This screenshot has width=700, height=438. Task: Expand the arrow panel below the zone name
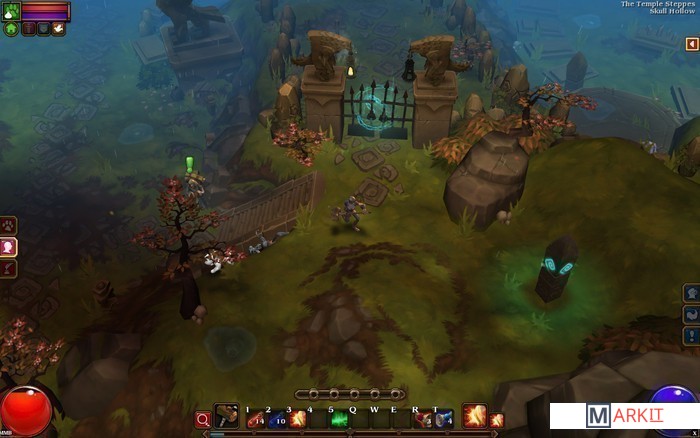(691, 44)
